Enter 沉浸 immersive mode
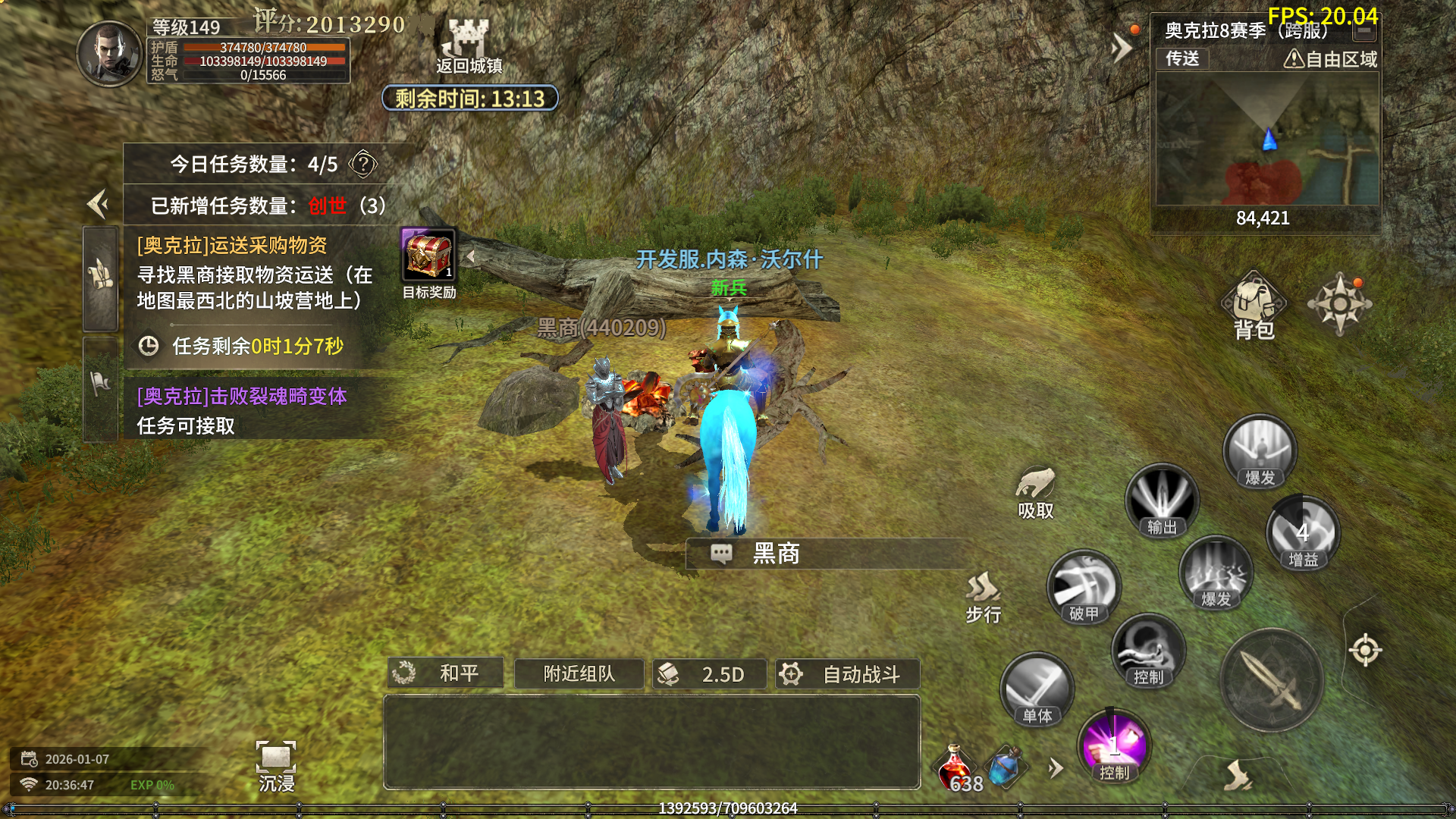Screen dimensions: 1456x819 click(x=276, y=766)
